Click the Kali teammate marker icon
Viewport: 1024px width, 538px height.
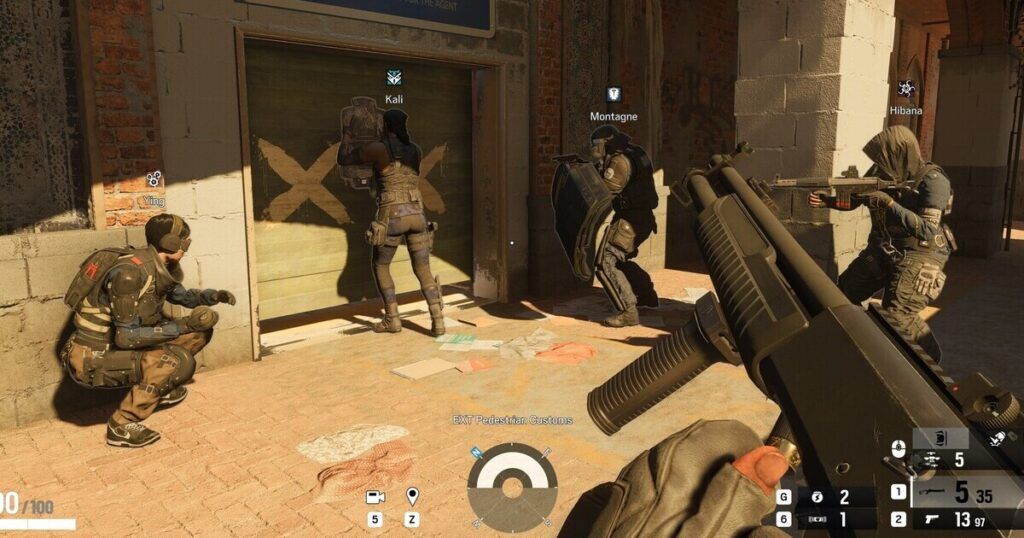394,77
